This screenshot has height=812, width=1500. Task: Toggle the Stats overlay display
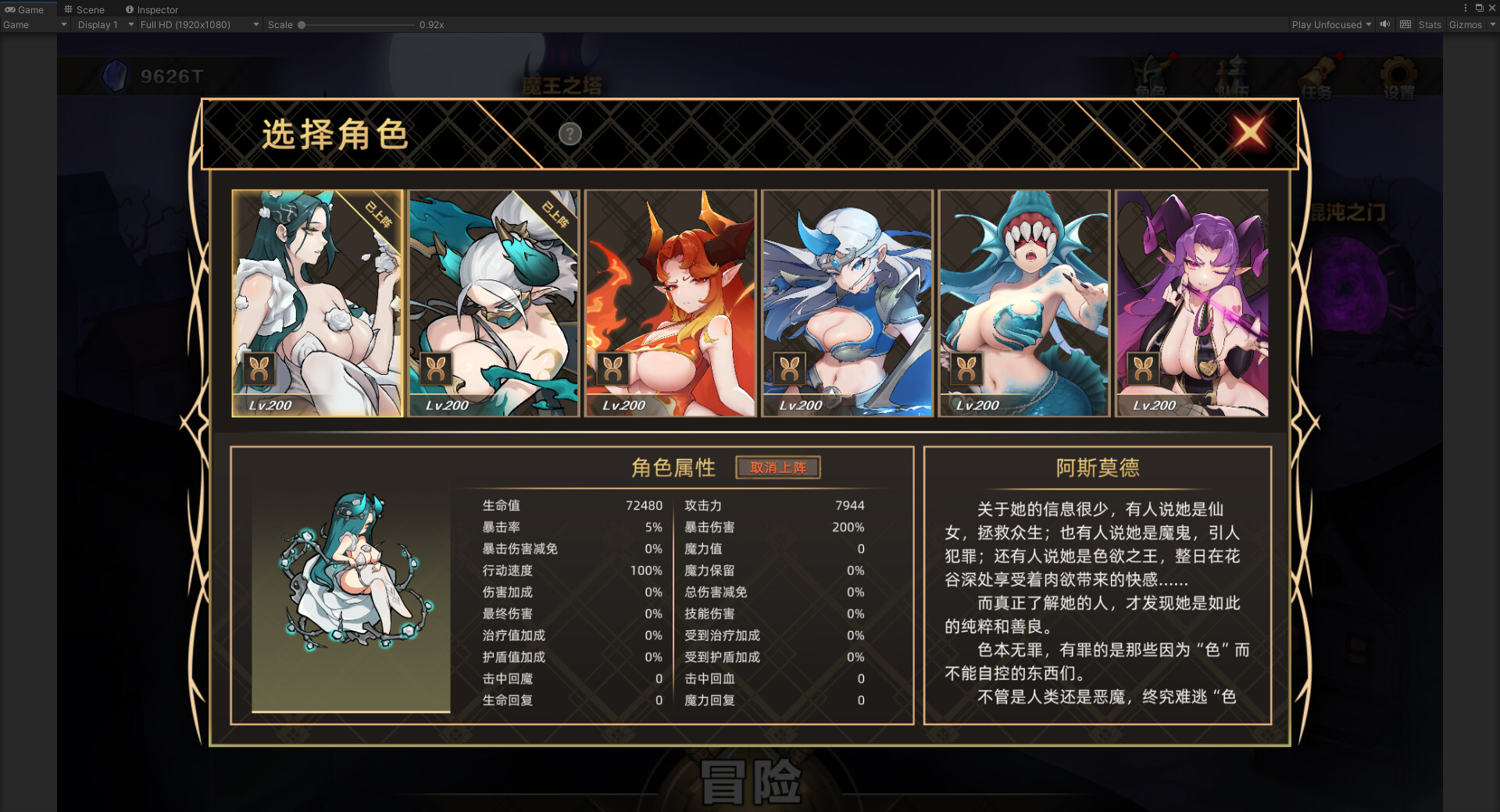point(1430,24)
